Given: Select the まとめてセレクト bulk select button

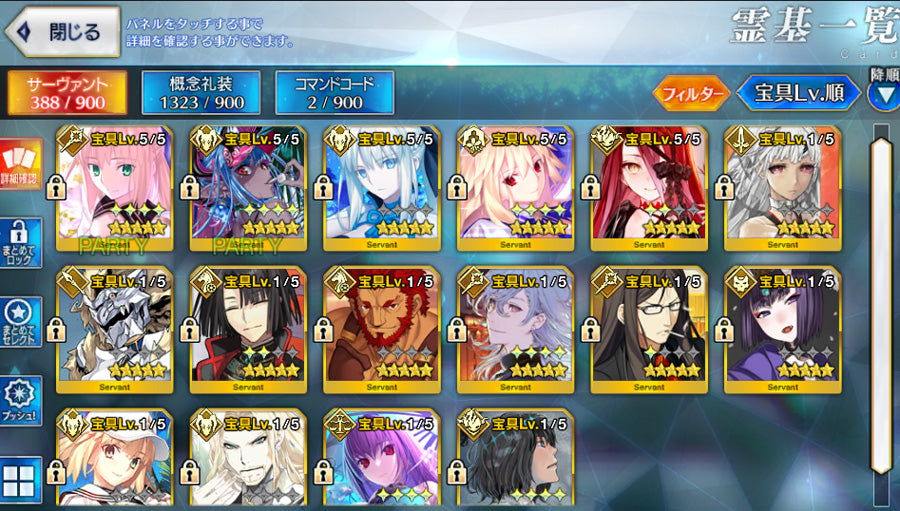Looking at the screenshot, I should tap(21, 322).
